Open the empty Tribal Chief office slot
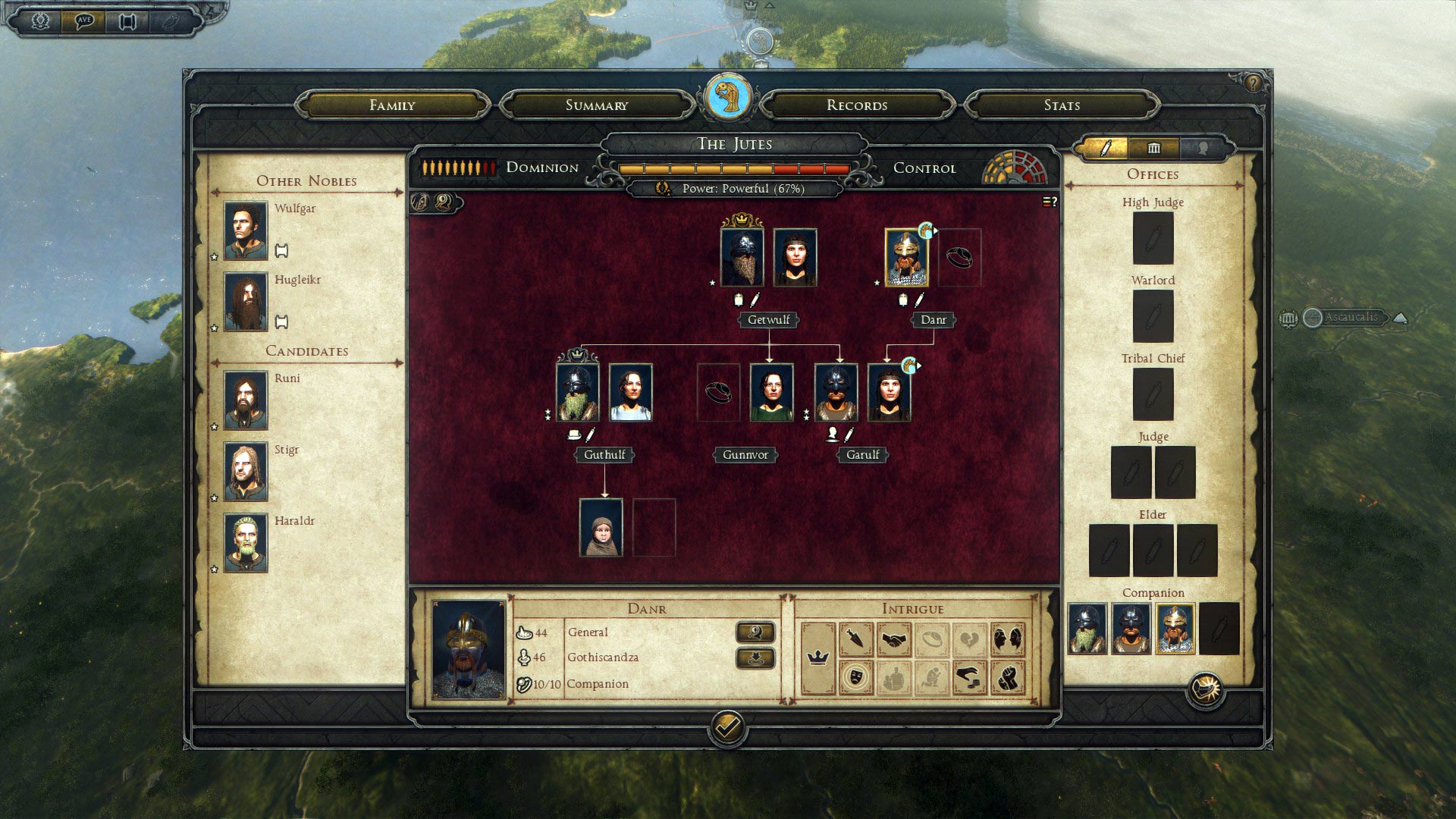The width and height of the screenshot is (1456, 819). 1153,394
